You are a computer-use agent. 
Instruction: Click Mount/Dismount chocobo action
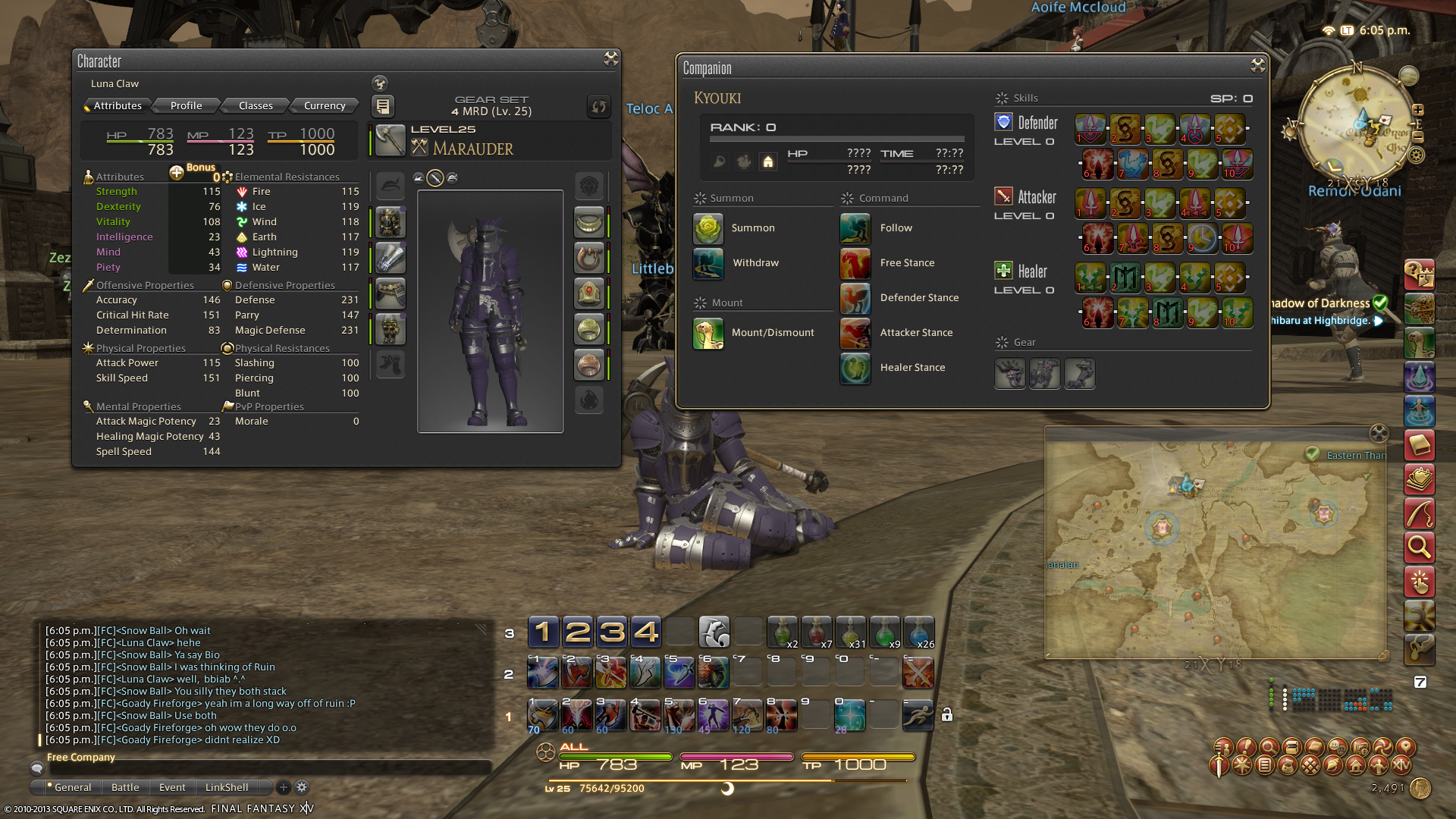tap(708, 333)
